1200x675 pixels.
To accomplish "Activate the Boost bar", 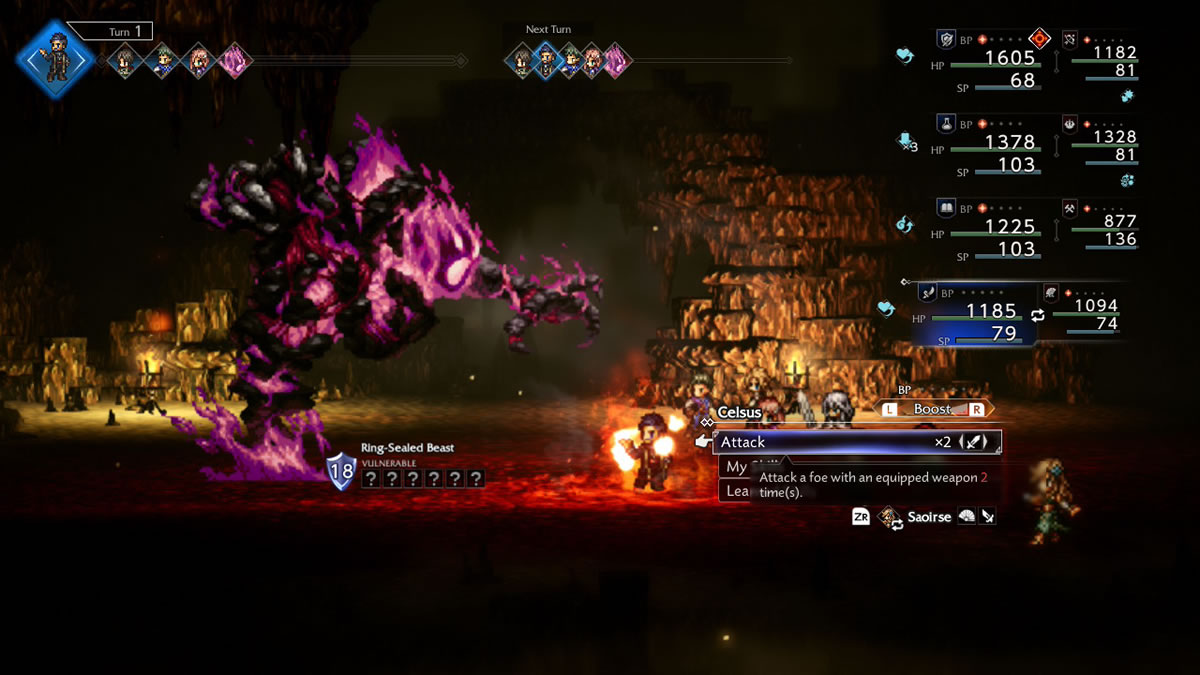I will click(x=932, y=409).
